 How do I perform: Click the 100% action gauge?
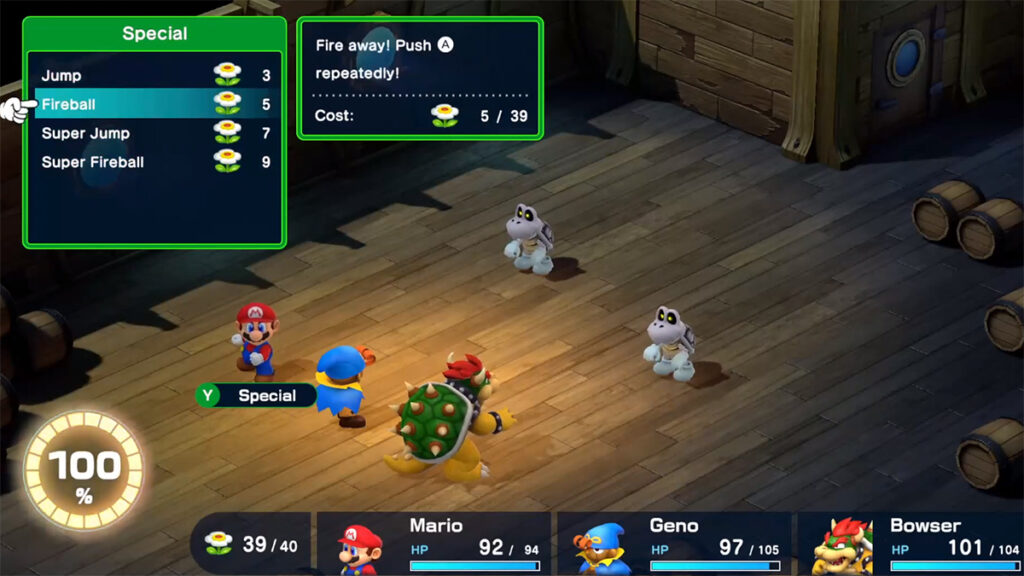tap(83, 470)
